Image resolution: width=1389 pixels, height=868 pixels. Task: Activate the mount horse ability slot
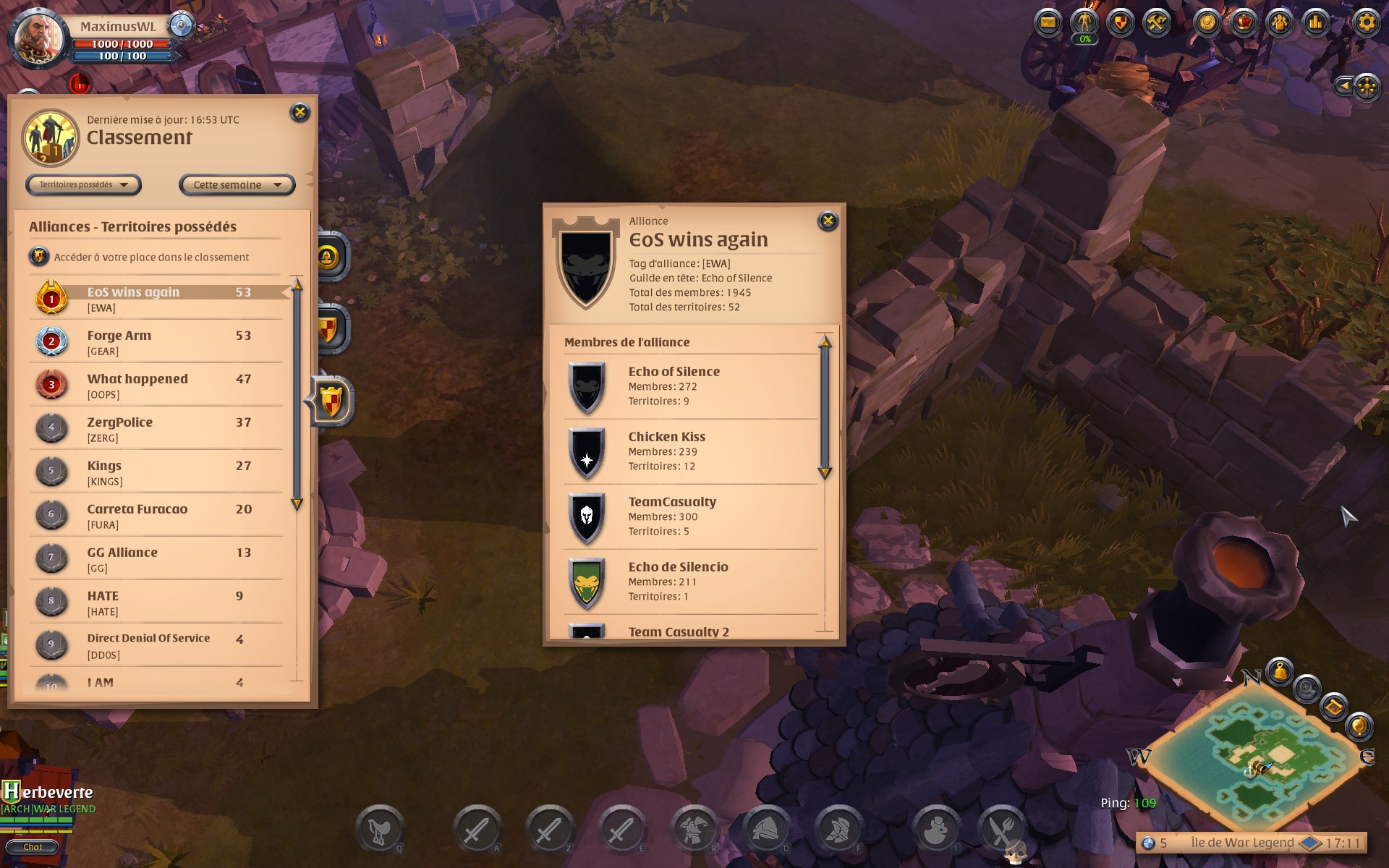tap(379, 830)
